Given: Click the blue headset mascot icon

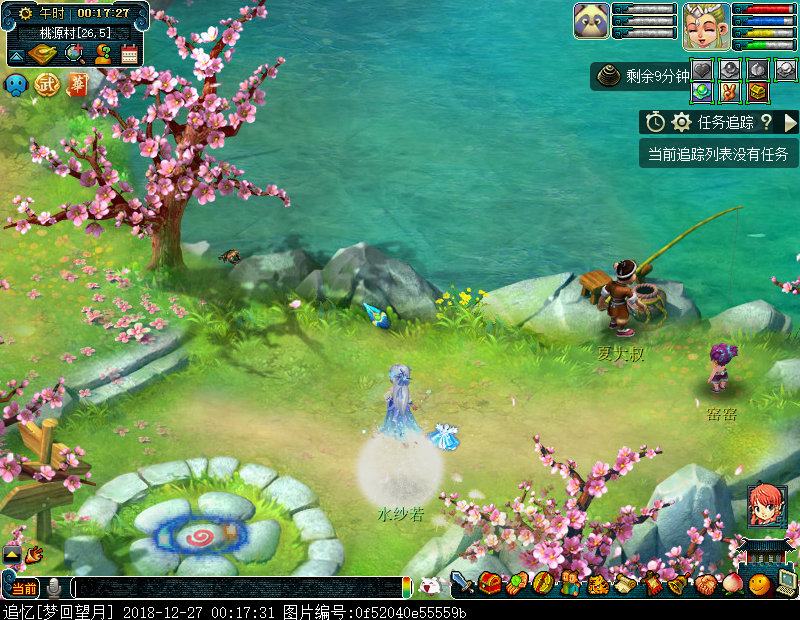Looking at the screenshot, I should coord(17,85).
